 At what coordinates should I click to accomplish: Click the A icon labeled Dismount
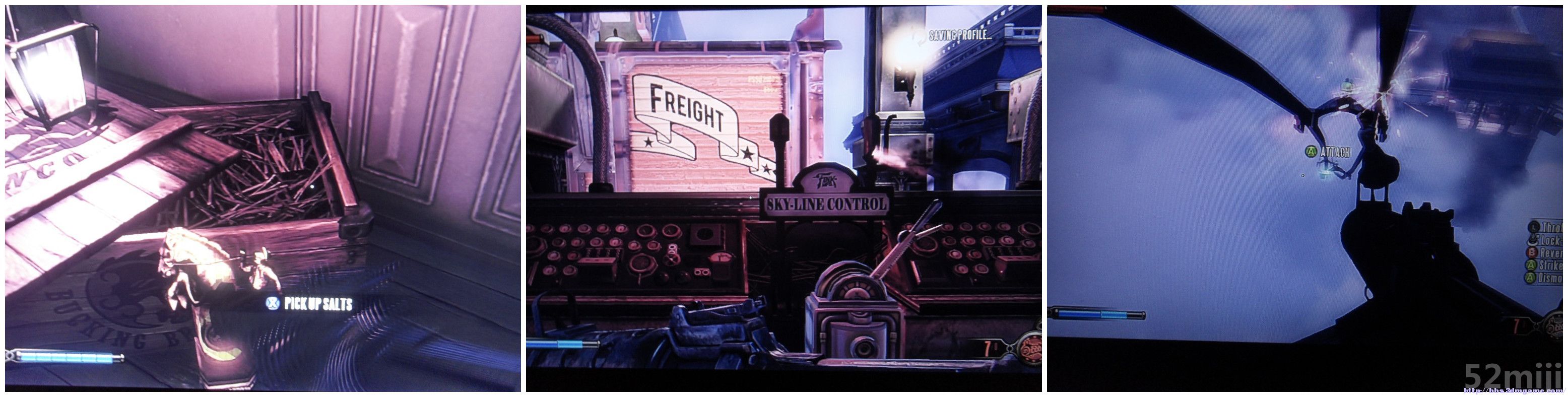pyautogui.click(x=1530, y=277)
